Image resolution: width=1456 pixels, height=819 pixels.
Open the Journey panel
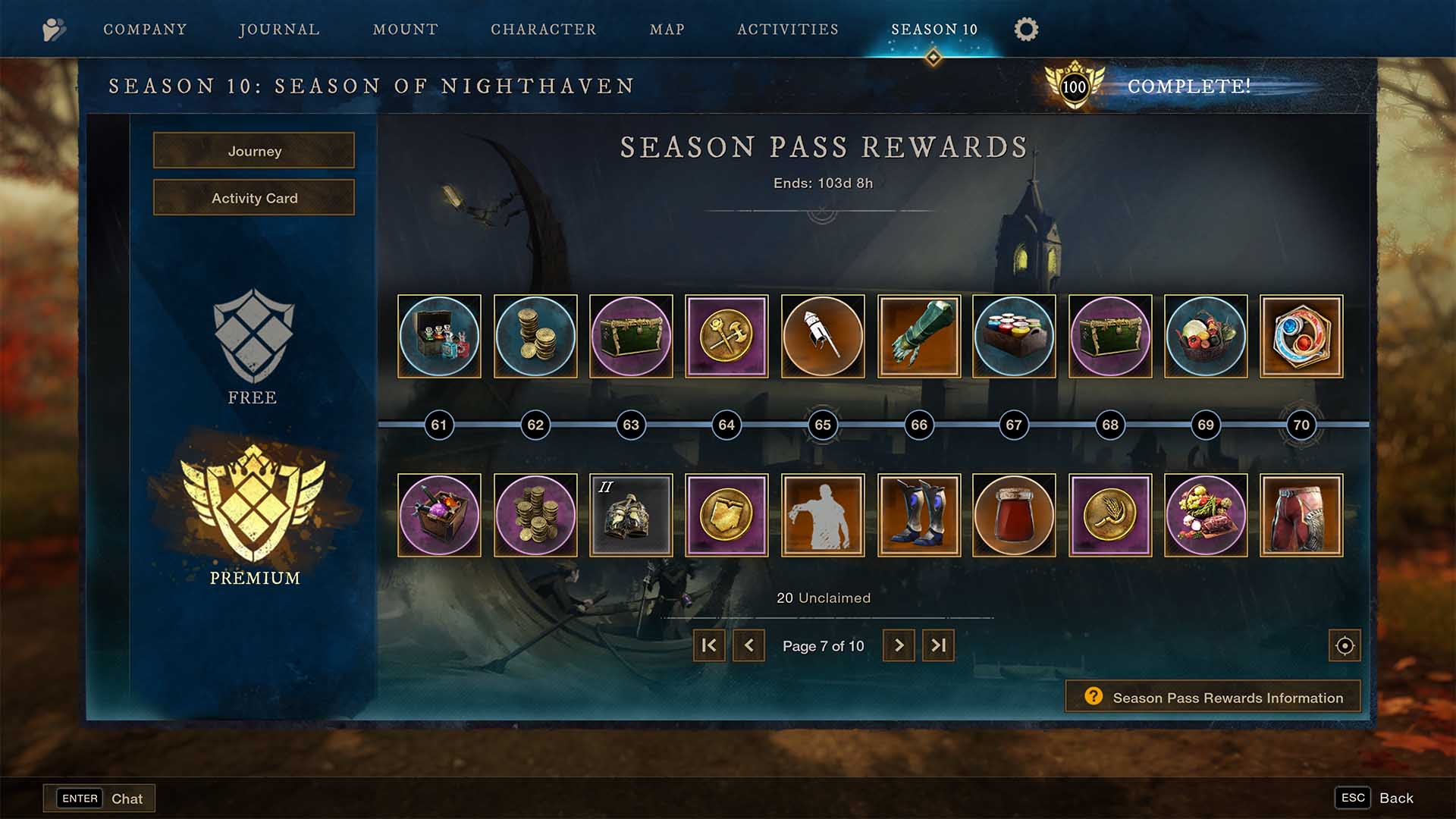point(253,151)
